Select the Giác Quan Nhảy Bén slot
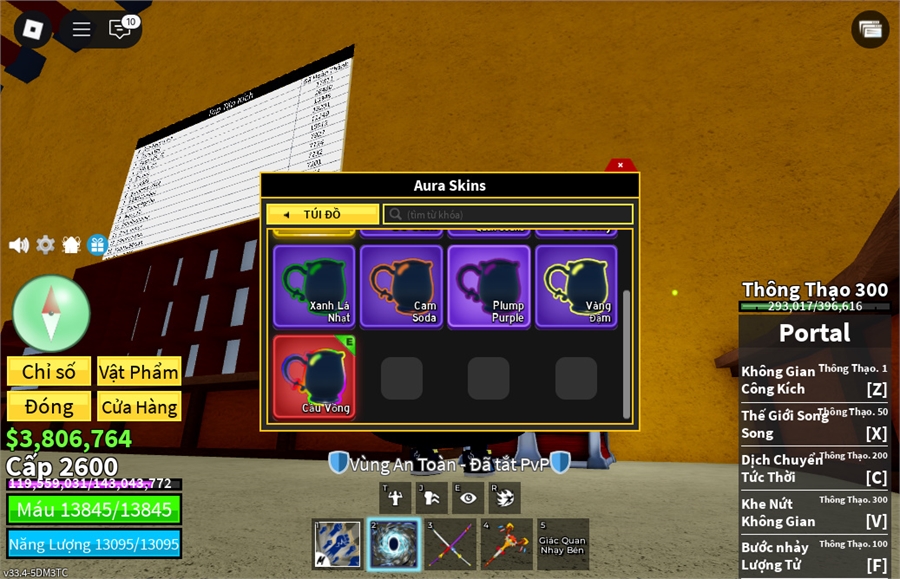Viewport: 900px width, 579px height. click(562, 544)
